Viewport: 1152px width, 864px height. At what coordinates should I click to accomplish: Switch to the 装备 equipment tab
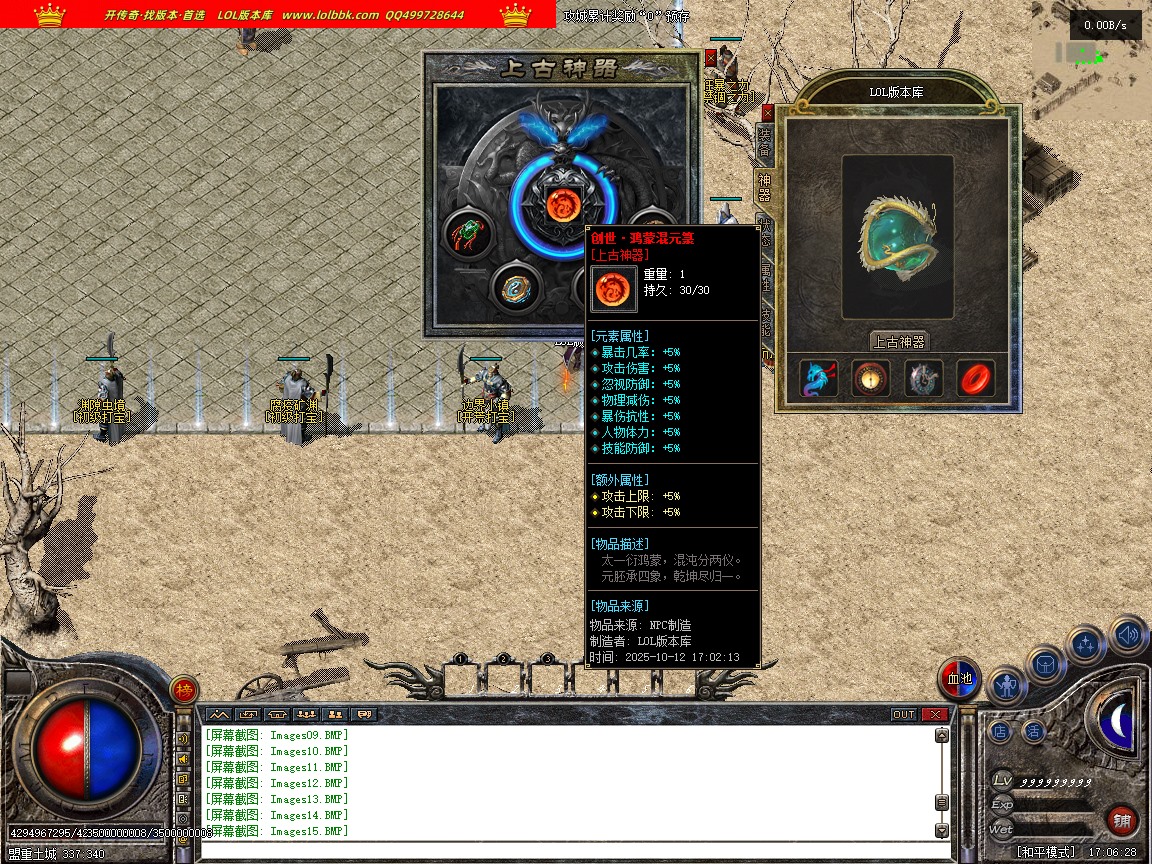coord(765,141)
